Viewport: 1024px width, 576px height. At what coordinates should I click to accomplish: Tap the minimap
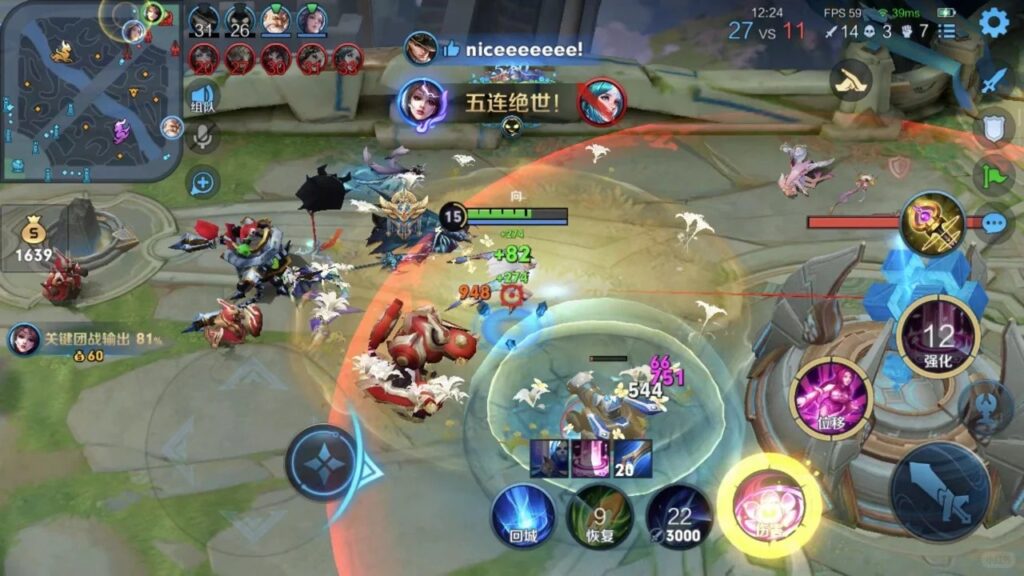(90, 92)
